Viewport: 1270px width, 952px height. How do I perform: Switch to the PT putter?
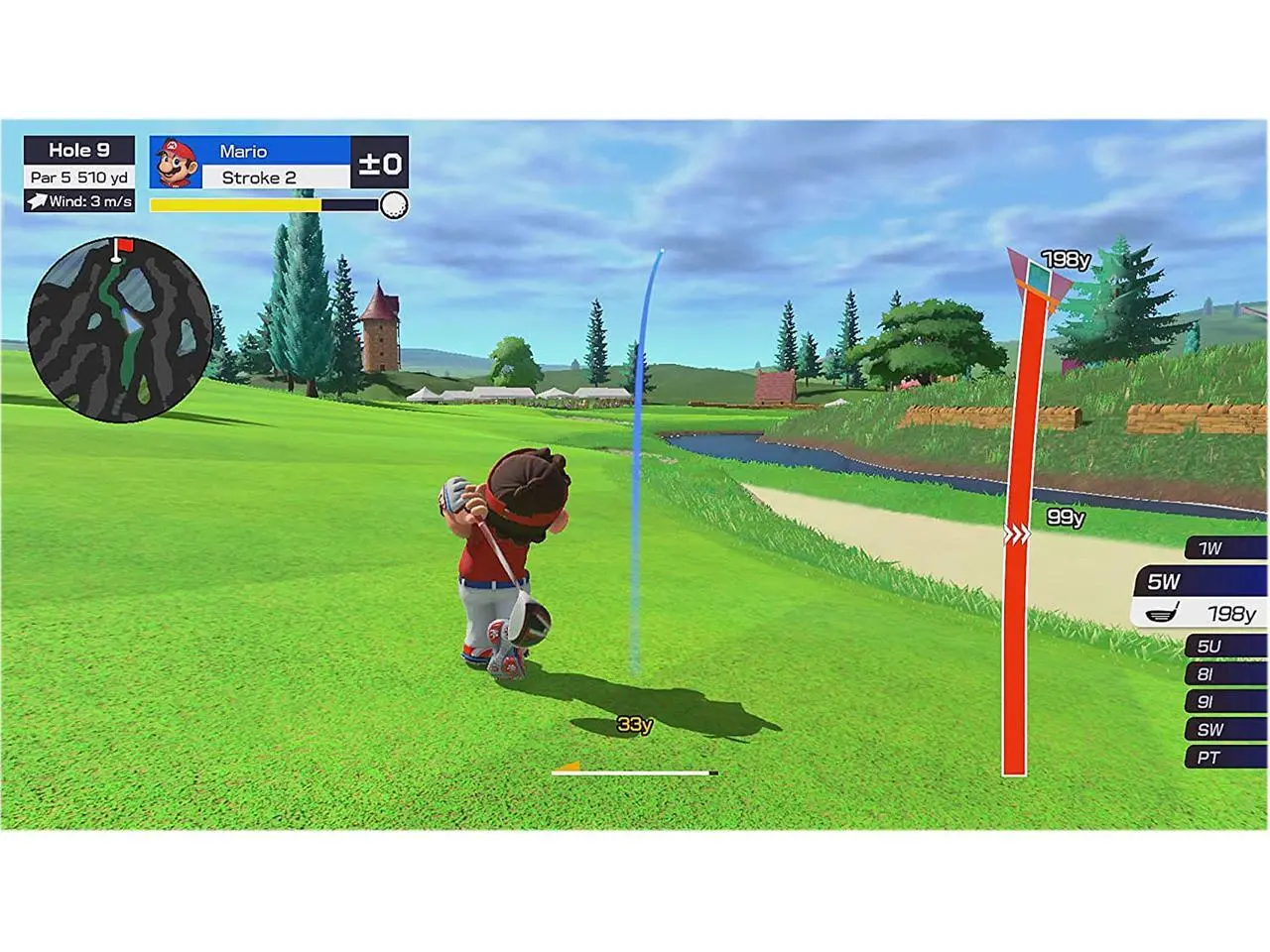(1223, 758)
